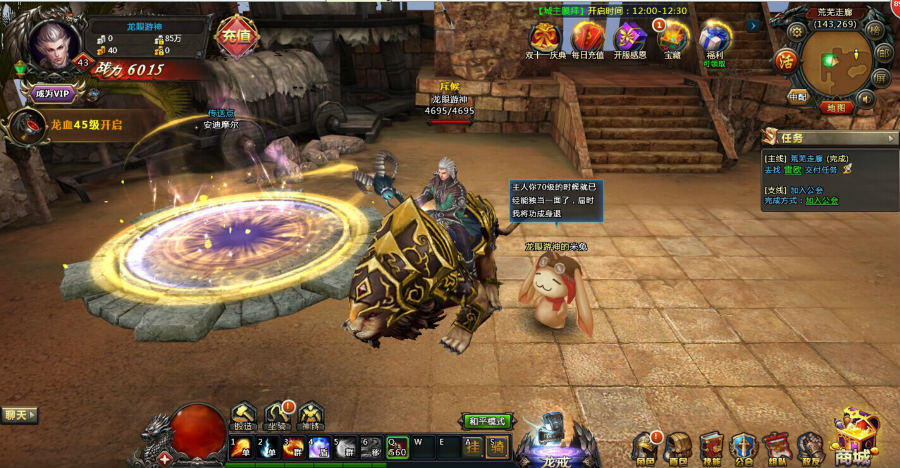Toggle the minimap sound speaker icon
The height and width of the screenshot is (468, 900).
point(865,98)
